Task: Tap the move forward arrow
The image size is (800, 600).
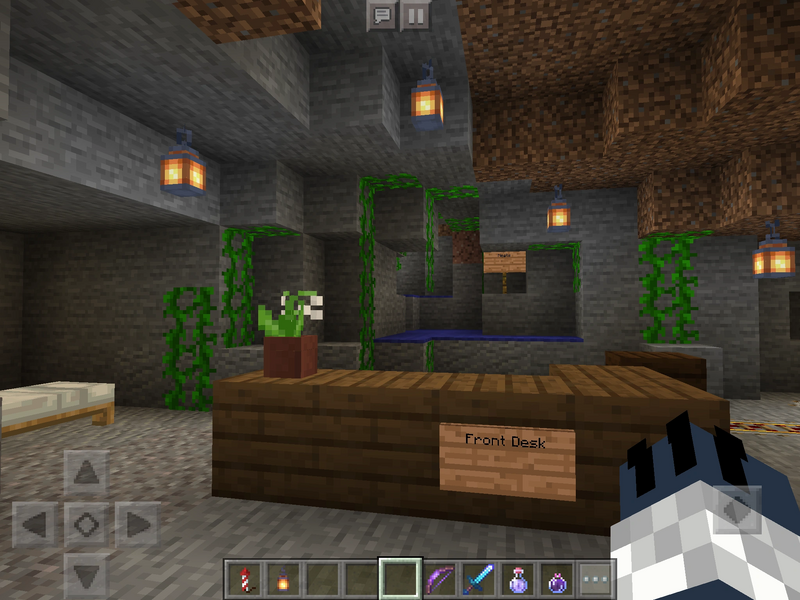Action: tap(87, 472)
